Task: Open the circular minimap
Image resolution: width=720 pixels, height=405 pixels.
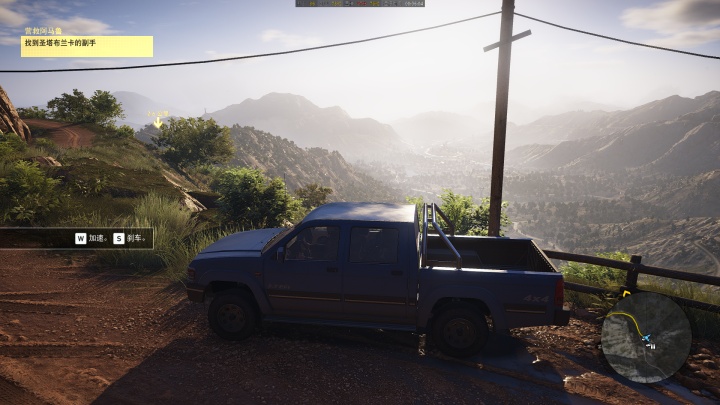Action: (x=645, y=337)
